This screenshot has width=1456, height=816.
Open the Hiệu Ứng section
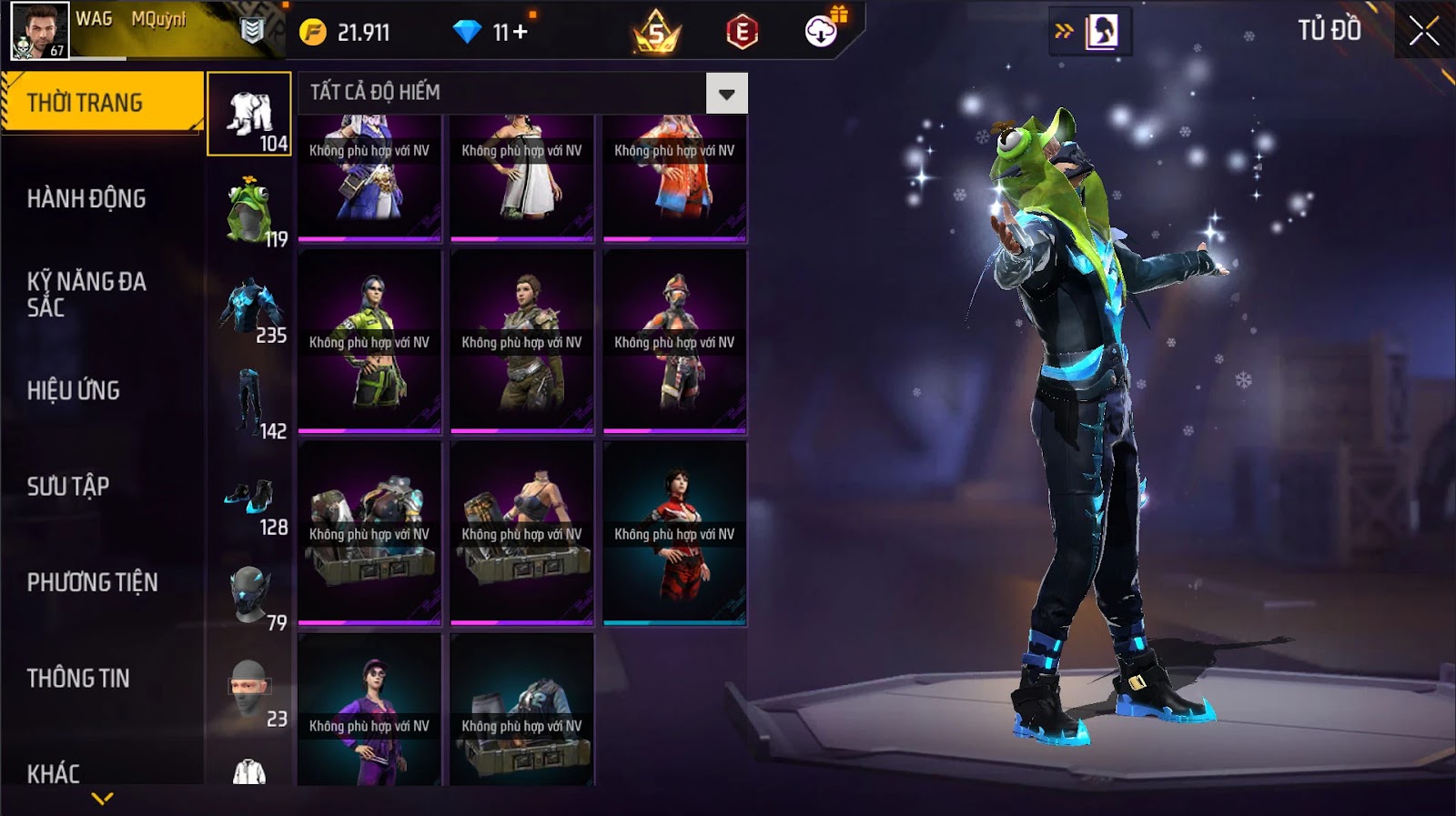(74, 391)
